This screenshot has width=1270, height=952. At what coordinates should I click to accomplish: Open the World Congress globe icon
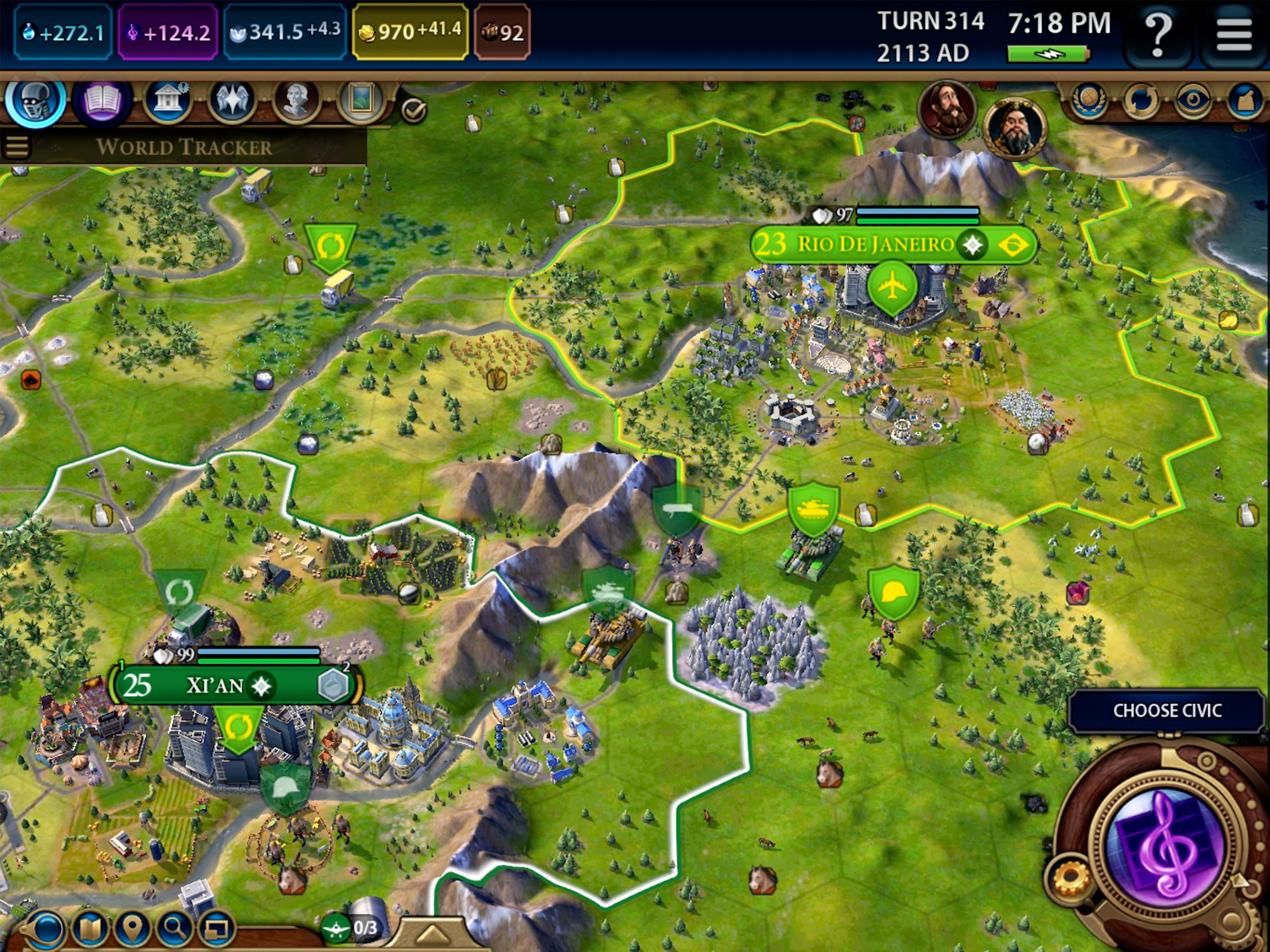click(1089, 99)
